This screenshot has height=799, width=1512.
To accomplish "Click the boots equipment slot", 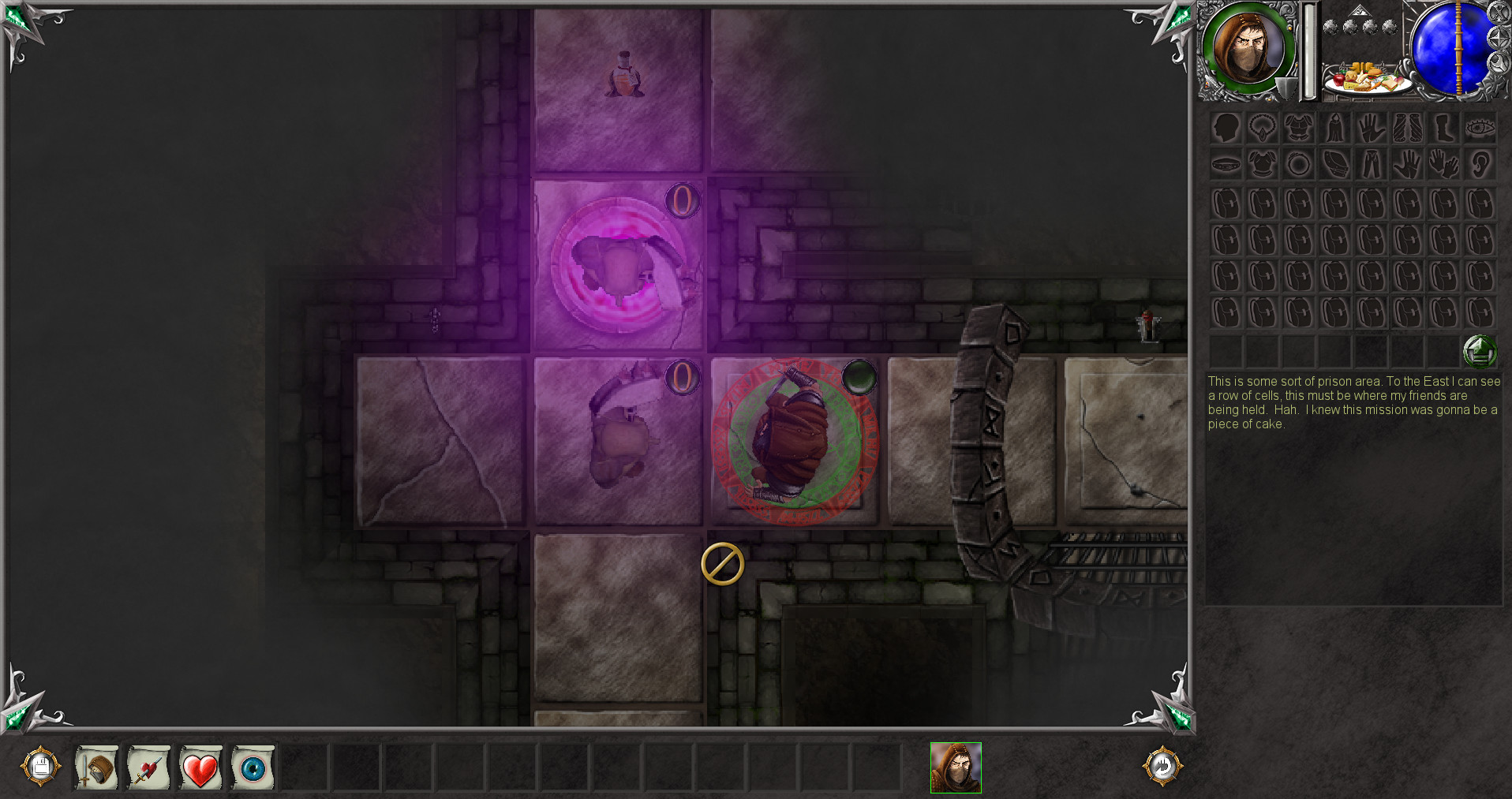I will point(1444,129).
